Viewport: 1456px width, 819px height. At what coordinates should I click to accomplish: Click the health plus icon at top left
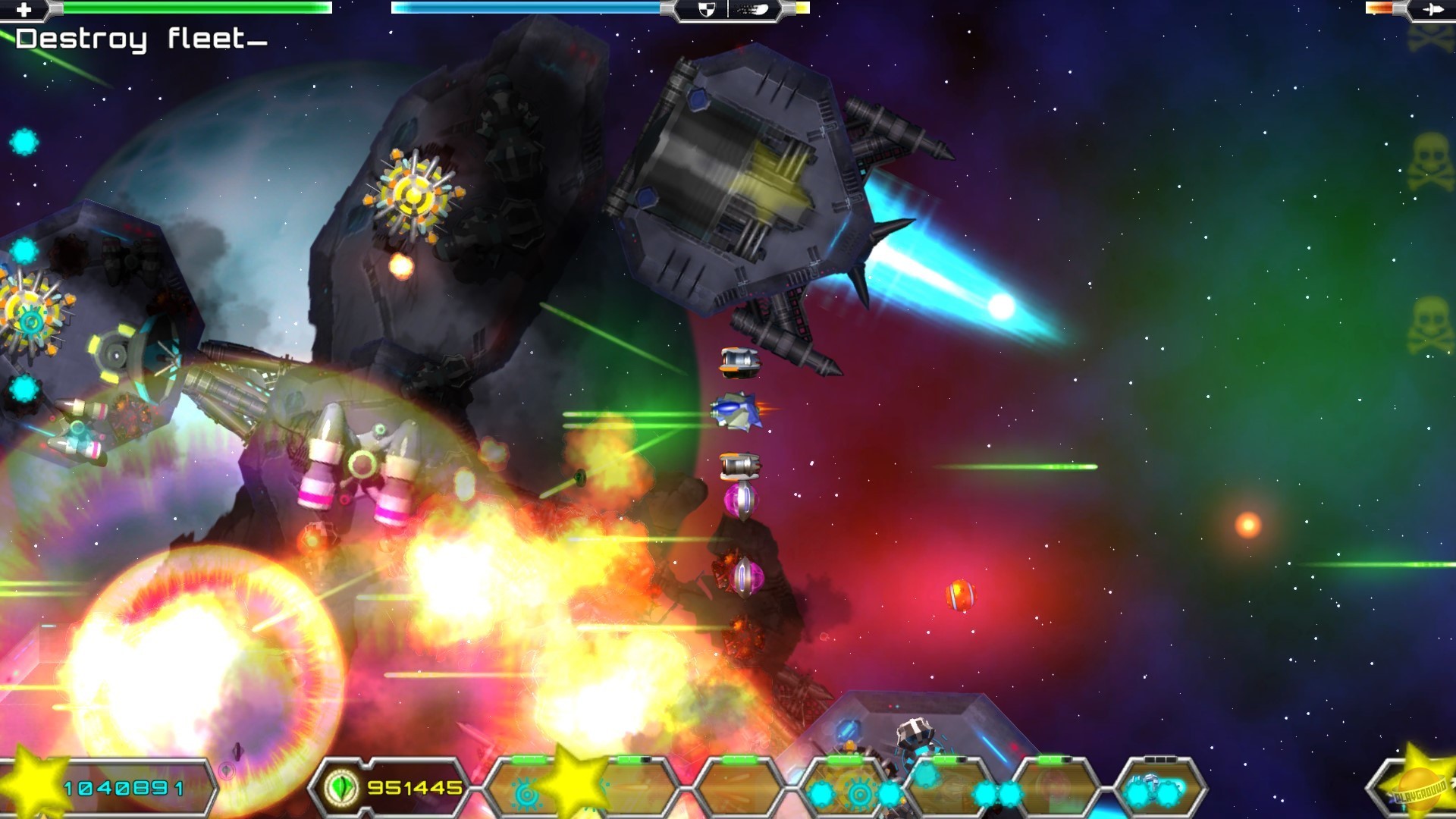pos(23,9)
